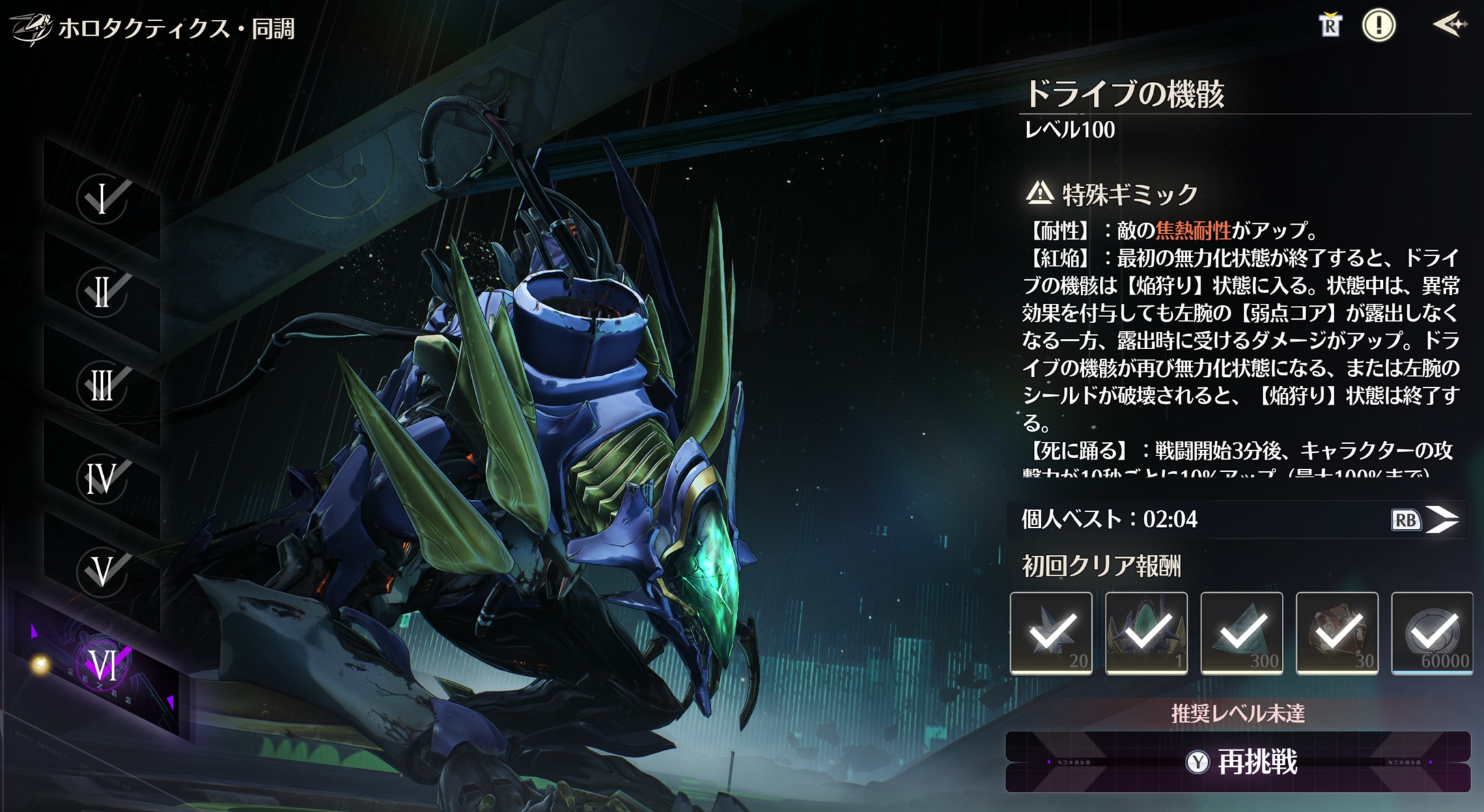Select difficulty stage II
Screen dimensions: 1484x812
pyautogui.click(x=102, y=292)
